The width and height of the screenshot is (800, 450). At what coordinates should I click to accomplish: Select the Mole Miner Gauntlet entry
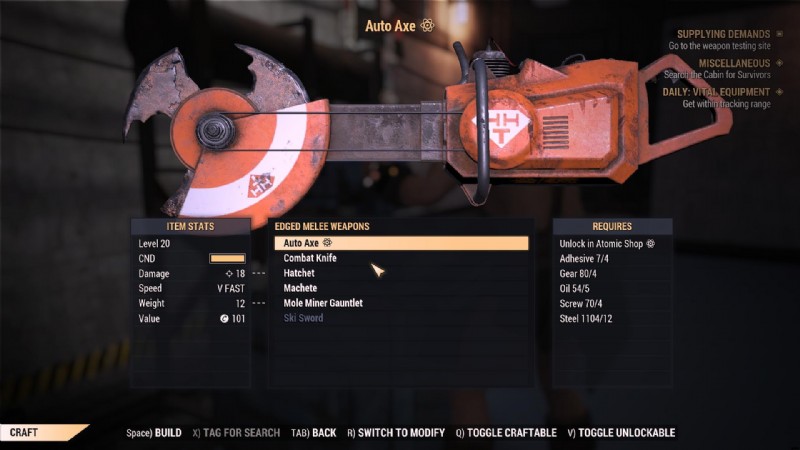tap(323, 303)
